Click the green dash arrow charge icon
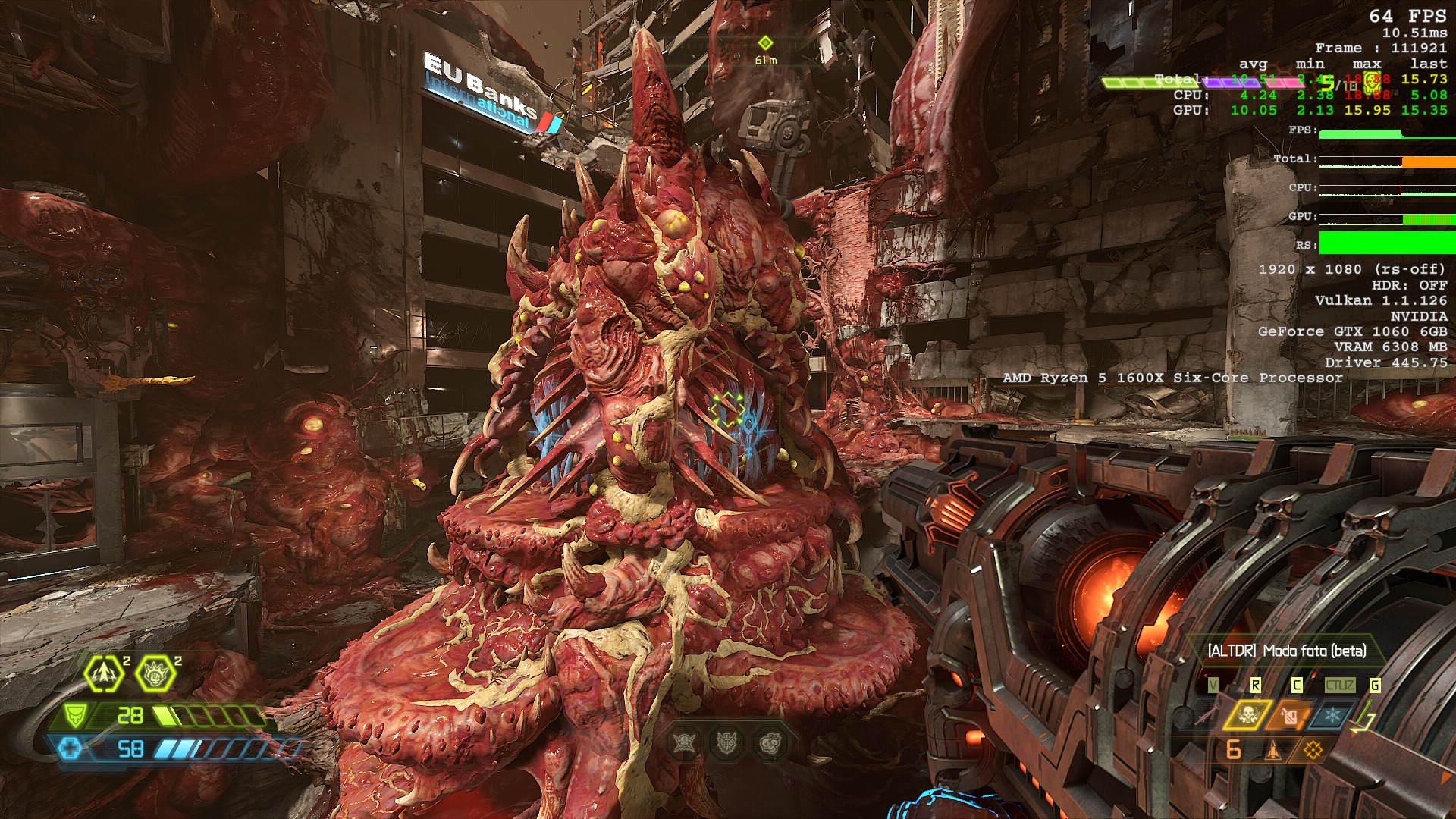 (x=104, y=673)
